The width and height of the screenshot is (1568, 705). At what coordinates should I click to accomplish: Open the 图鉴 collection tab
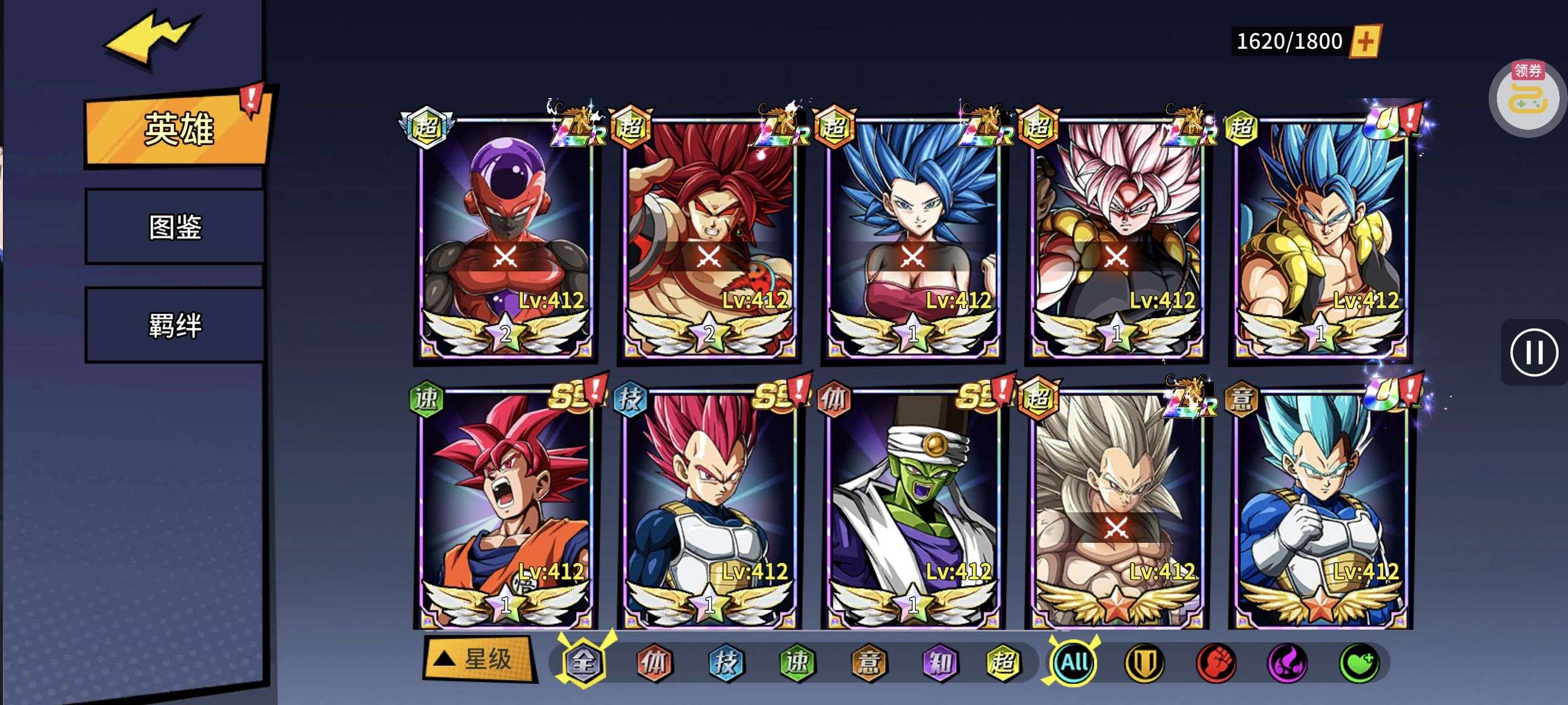[176, 227]
